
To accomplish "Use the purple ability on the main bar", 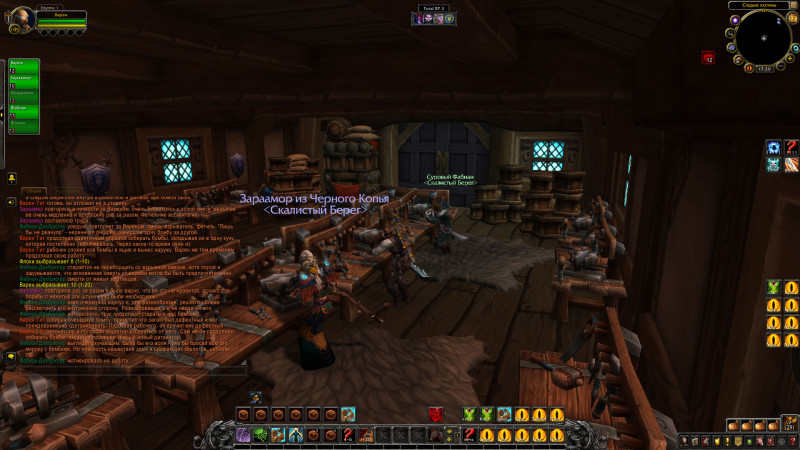I will coord(243,434).
